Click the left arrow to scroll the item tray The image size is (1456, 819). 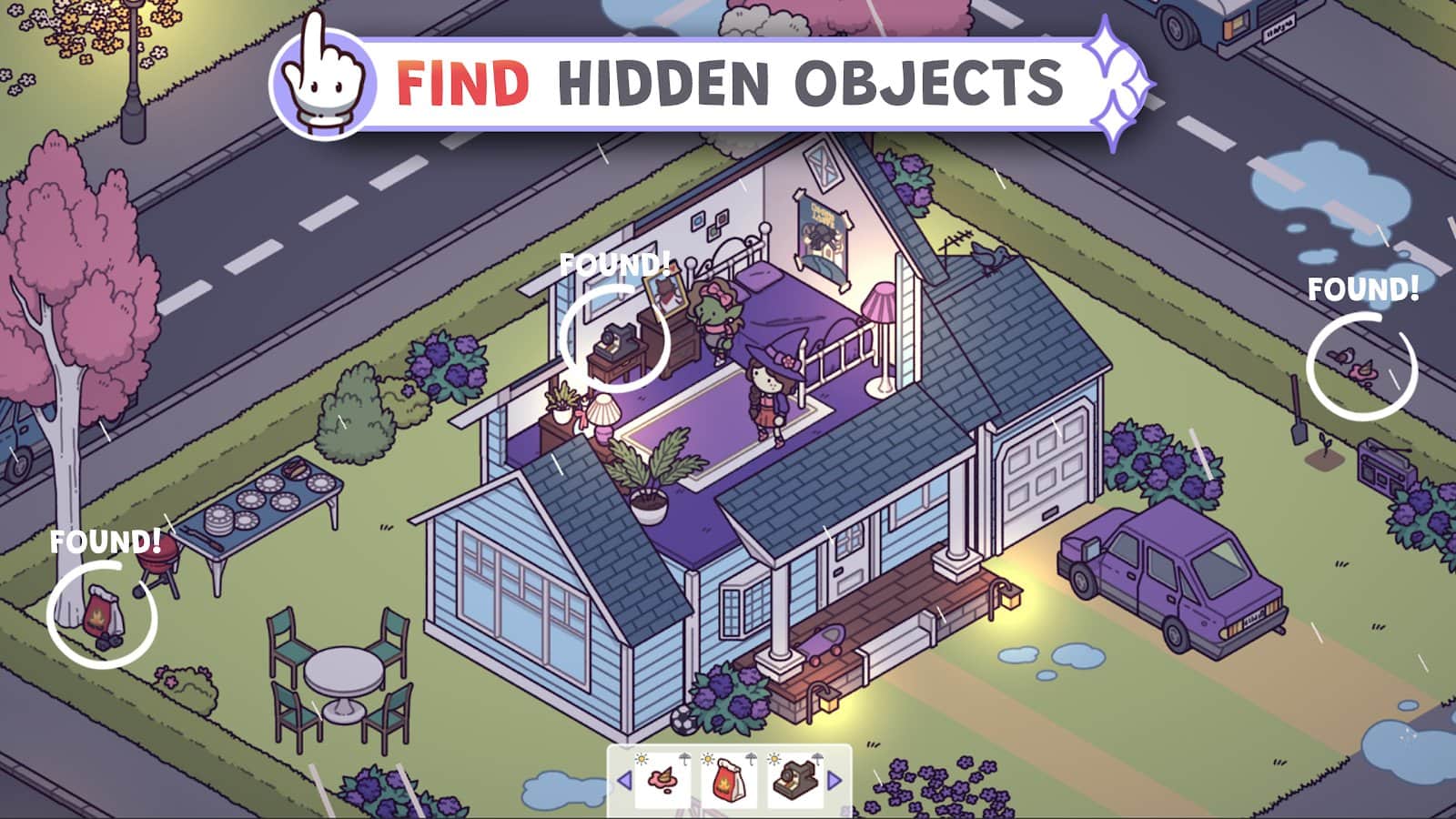coord(624,779)
